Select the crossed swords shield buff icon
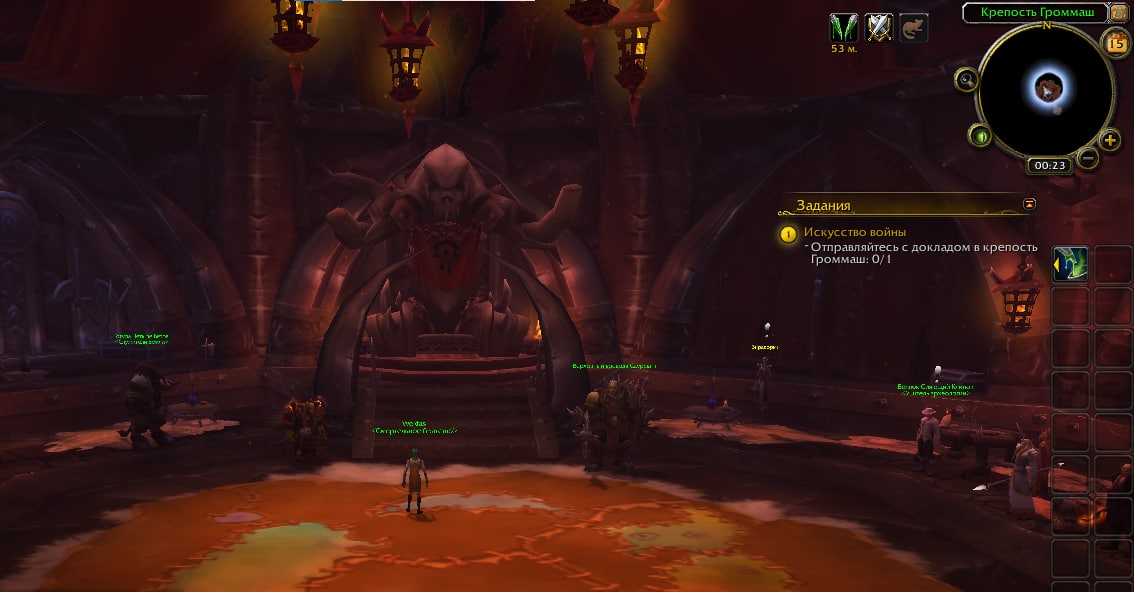This screenshot has height=592, width=1134. (x=879, y=27)
